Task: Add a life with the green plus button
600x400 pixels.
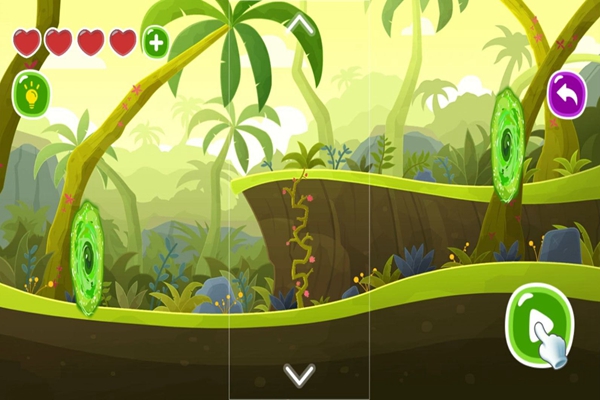Action: click(x=155, y=42)
